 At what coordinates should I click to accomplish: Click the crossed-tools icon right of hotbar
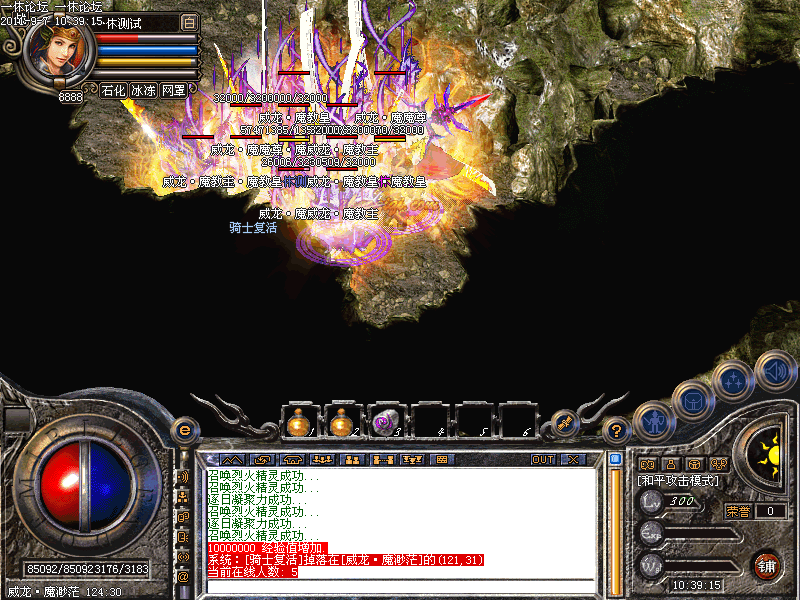565,424
